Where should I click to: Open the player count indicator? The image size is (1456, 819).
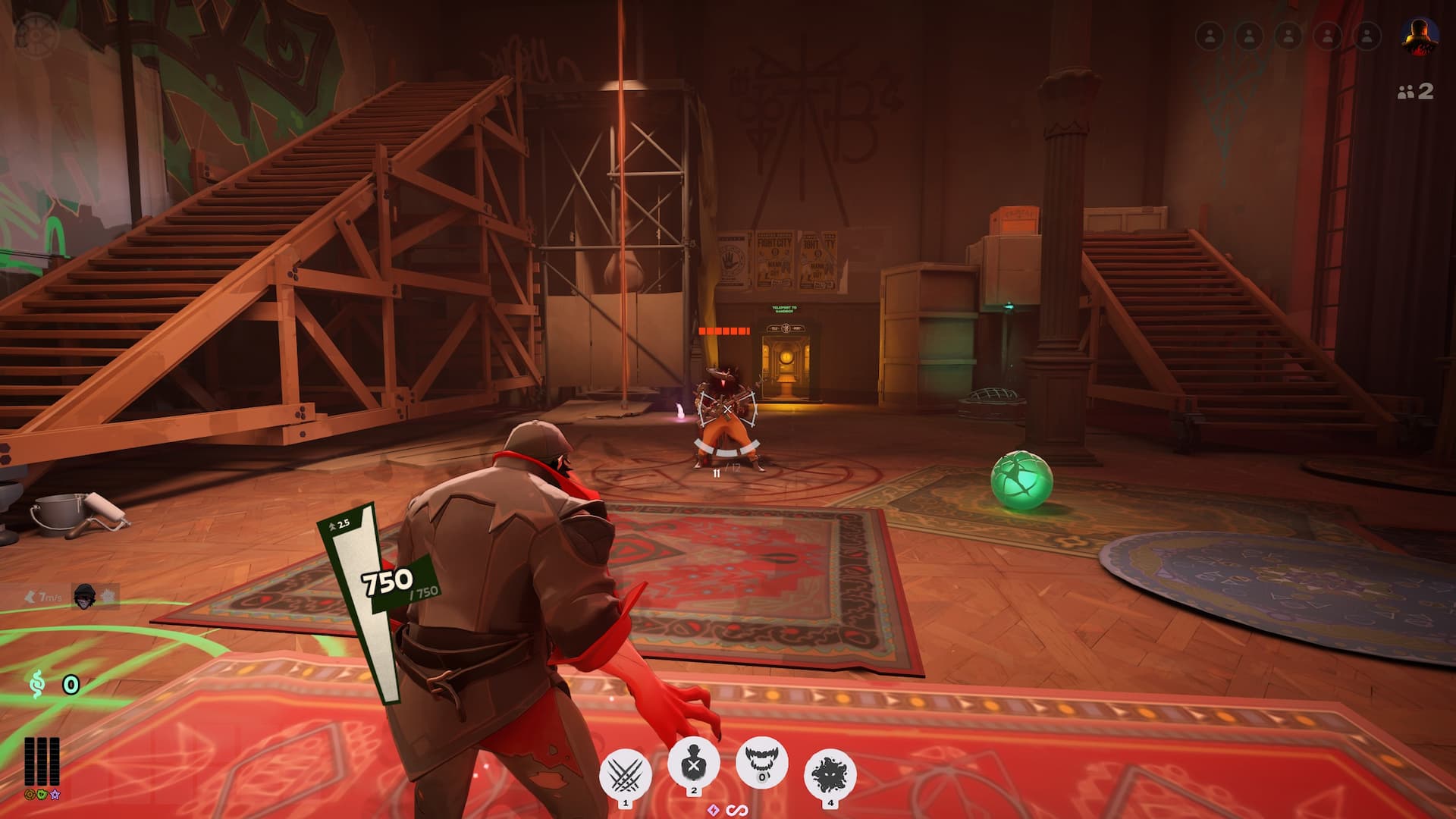pyautogui.click(x=1415, y=92)
